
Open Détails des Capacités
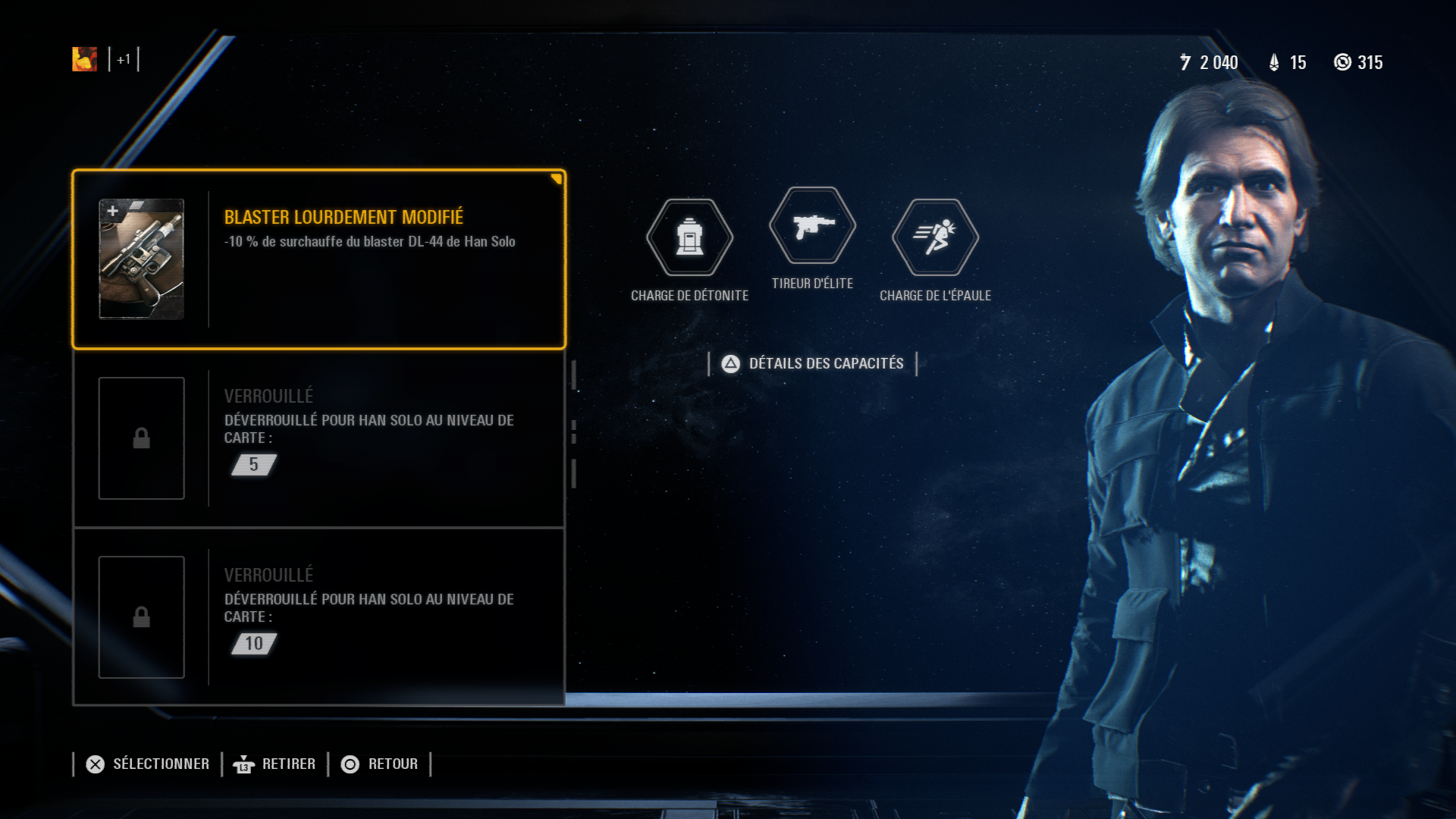pos(813,364)
